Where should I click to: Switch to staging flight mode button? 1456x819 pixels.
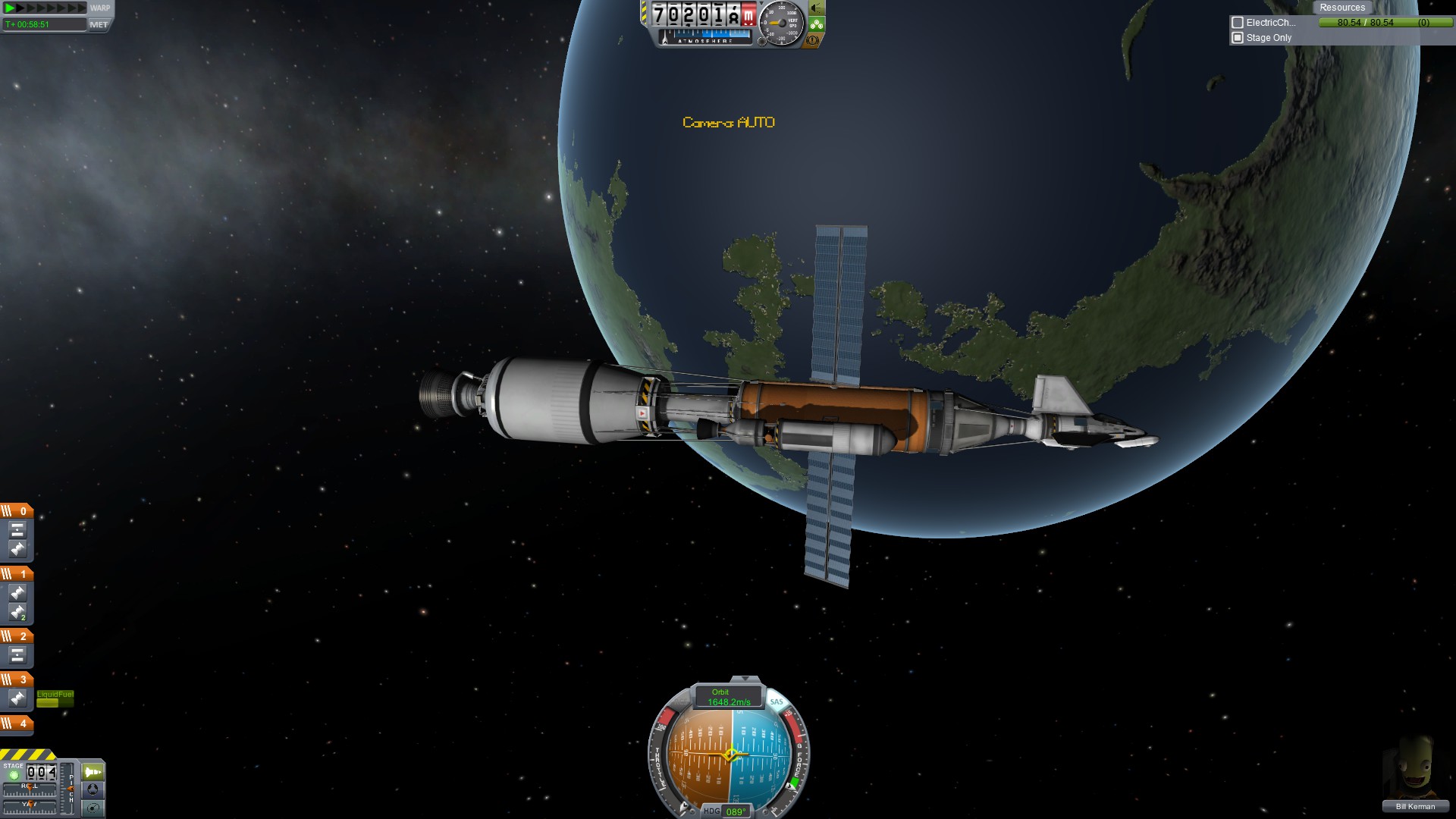point(93,772)
